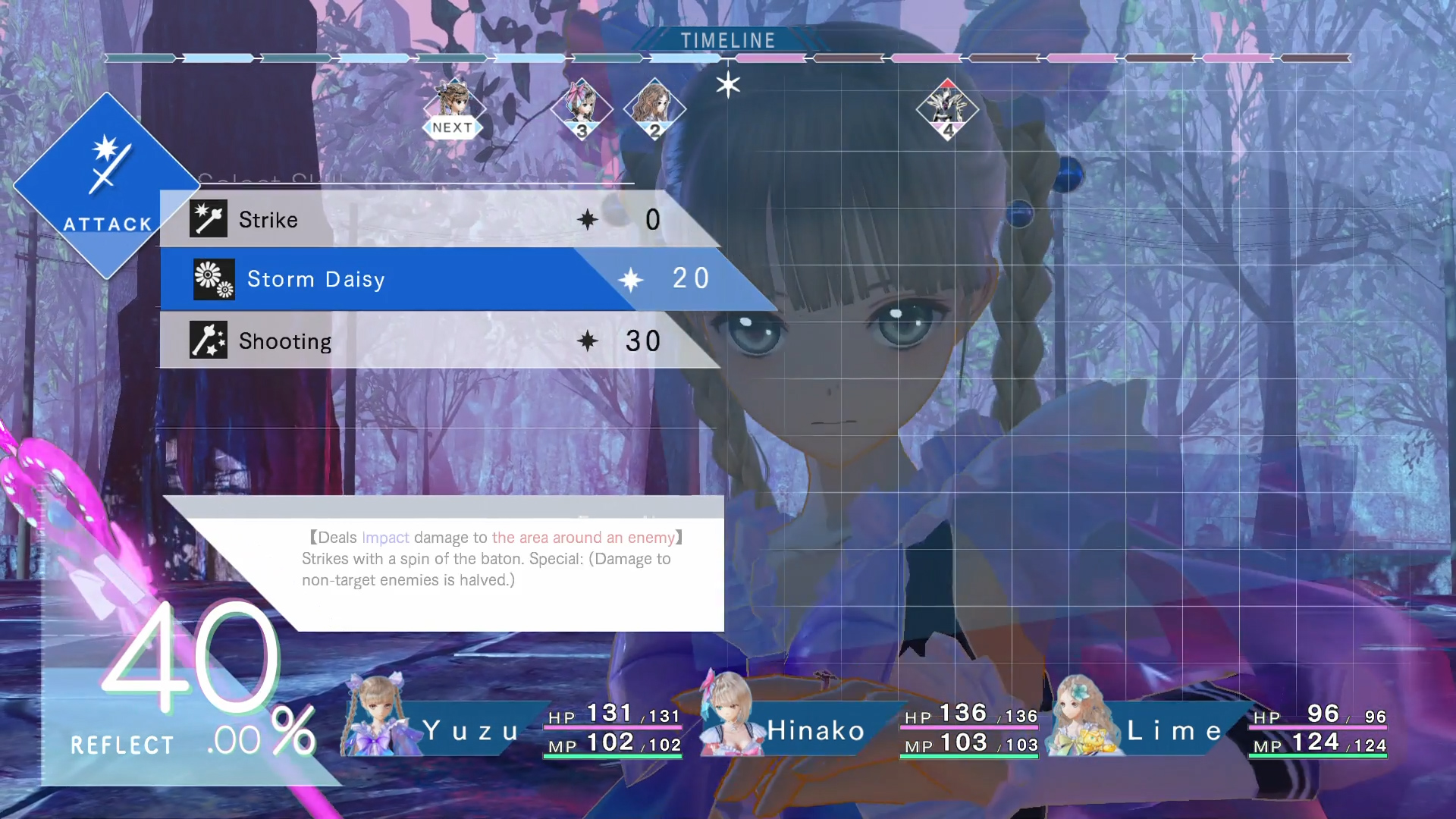Click the enemy icon marked 4 on timeline
1456x819 pixels.
tap(948, 110)
